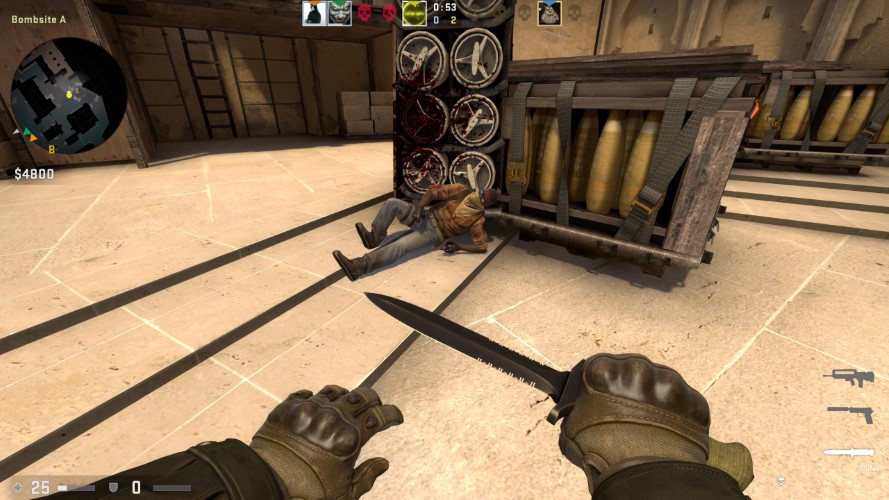889x500 pixels.
Task: Select the dark-haired player avatar
Action: click(315, 13)
